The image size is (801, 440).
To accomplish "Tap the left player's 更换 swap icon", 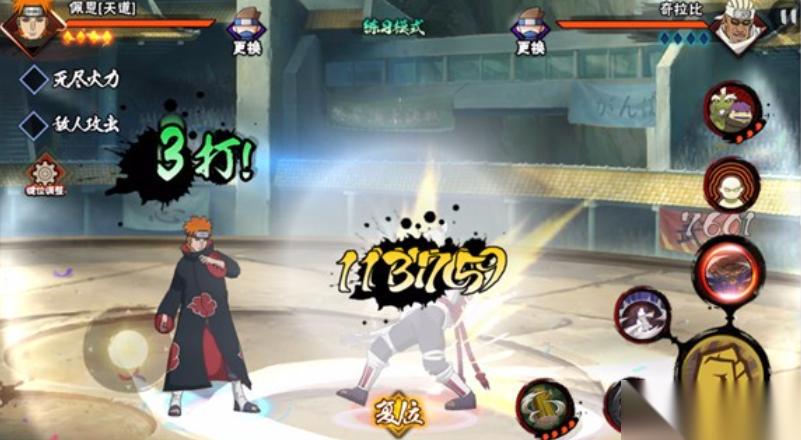I will 246,30.
